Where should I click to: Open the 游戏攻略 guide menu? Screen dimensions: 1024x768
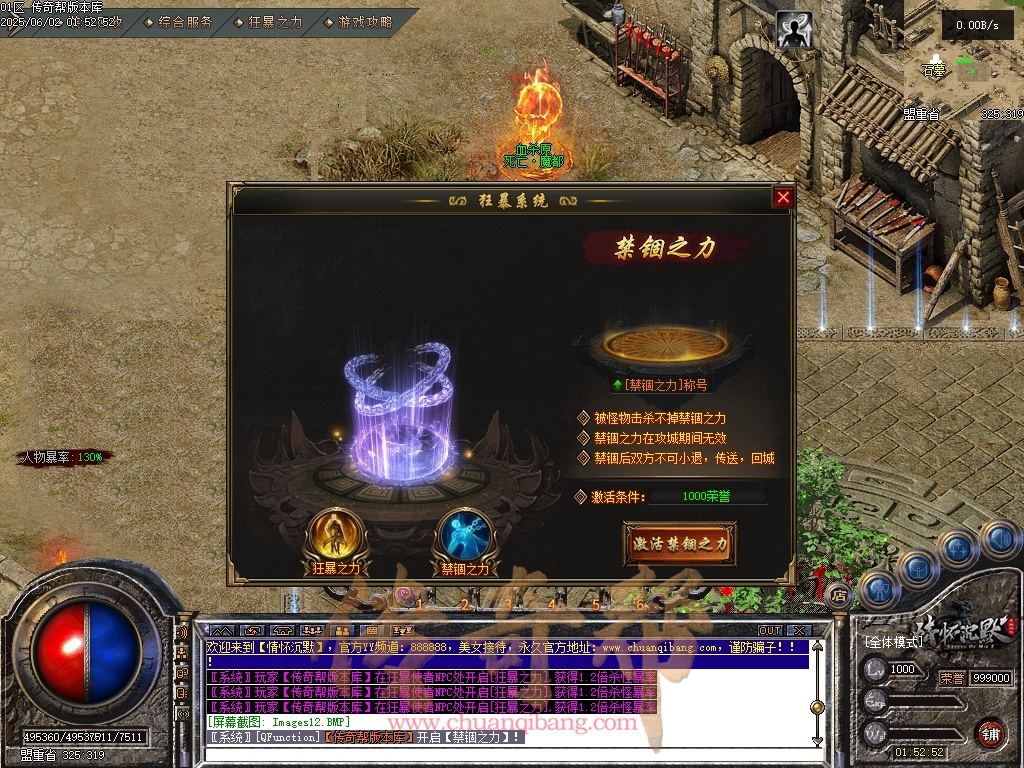[x=358, y=21]
